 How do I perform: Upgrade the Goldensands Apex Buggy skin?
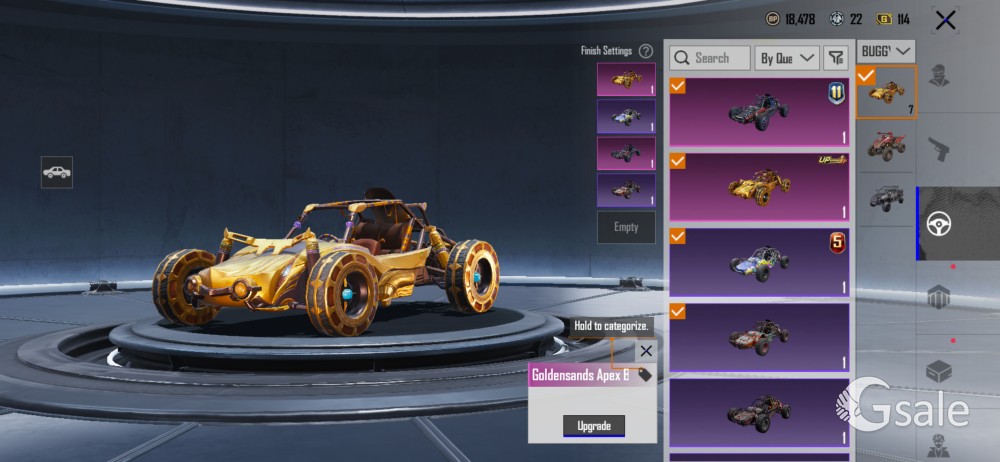pos(594,425)
